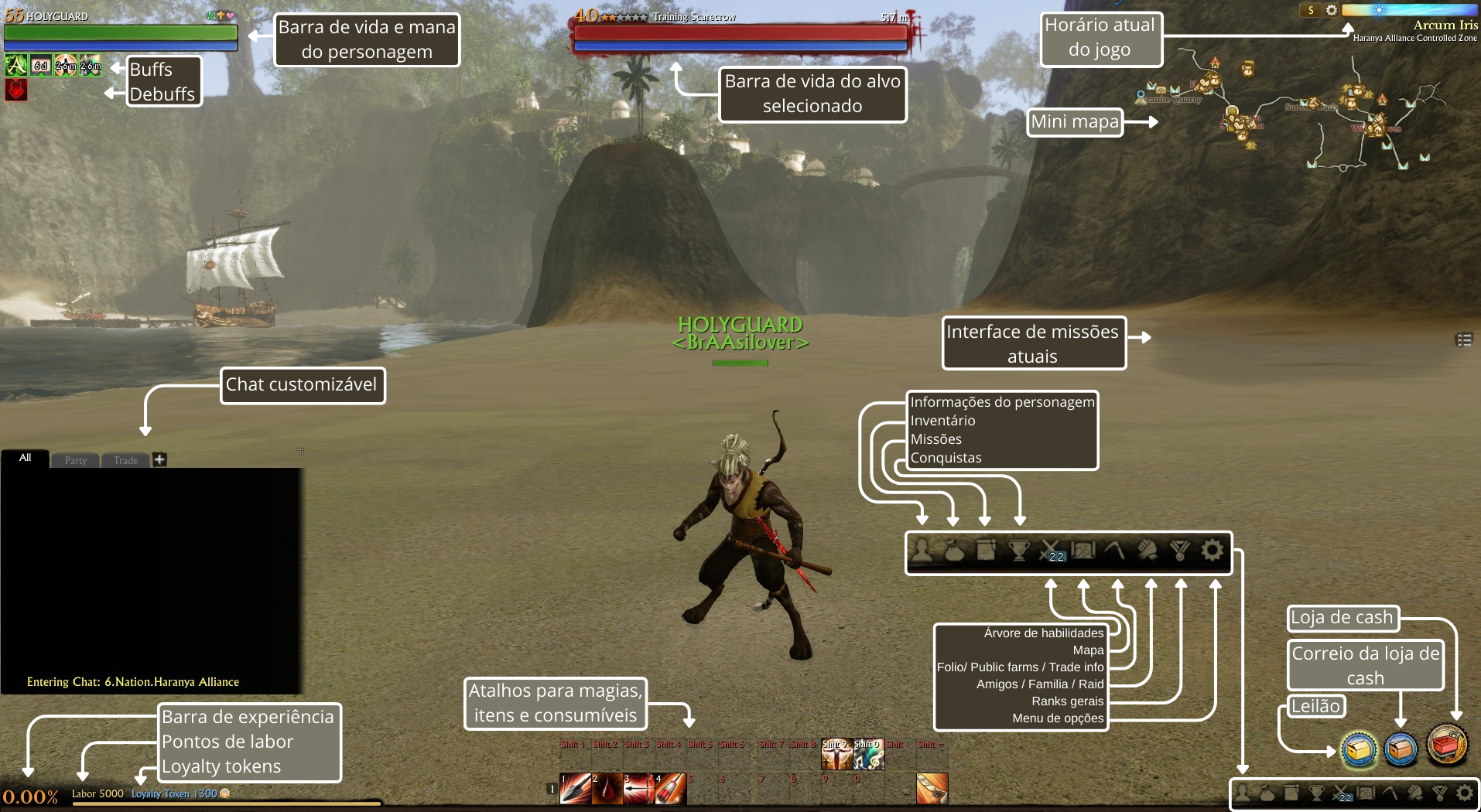1481x812 pixels.
Task: Add a new chat tab with the plus button
Action: point(159,459)
